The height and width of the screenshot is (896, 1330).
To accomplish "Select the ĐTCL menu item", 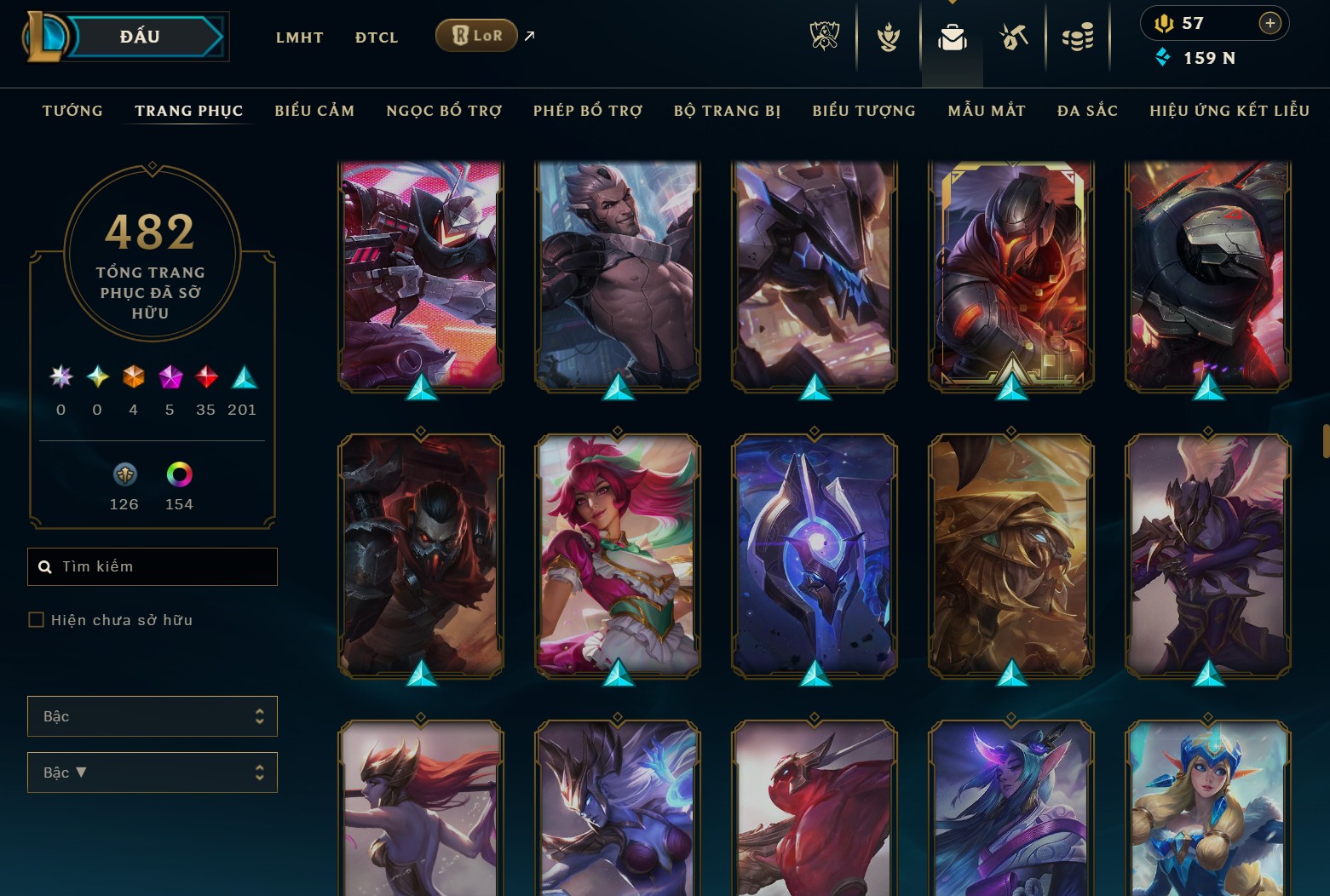I will click(376, 37).
